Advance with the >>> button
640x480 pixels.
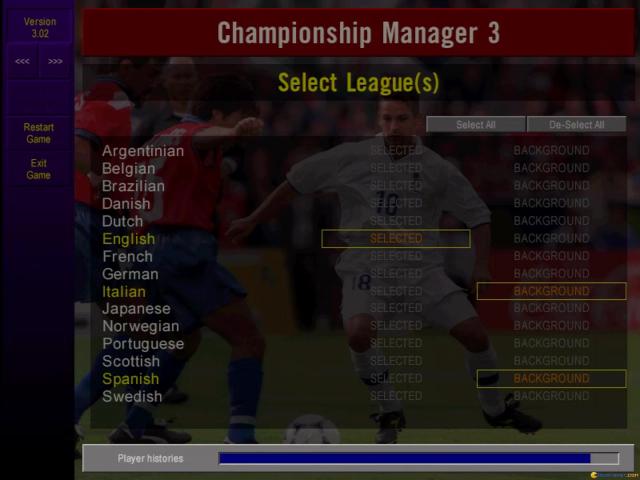(x=55, y=61)
